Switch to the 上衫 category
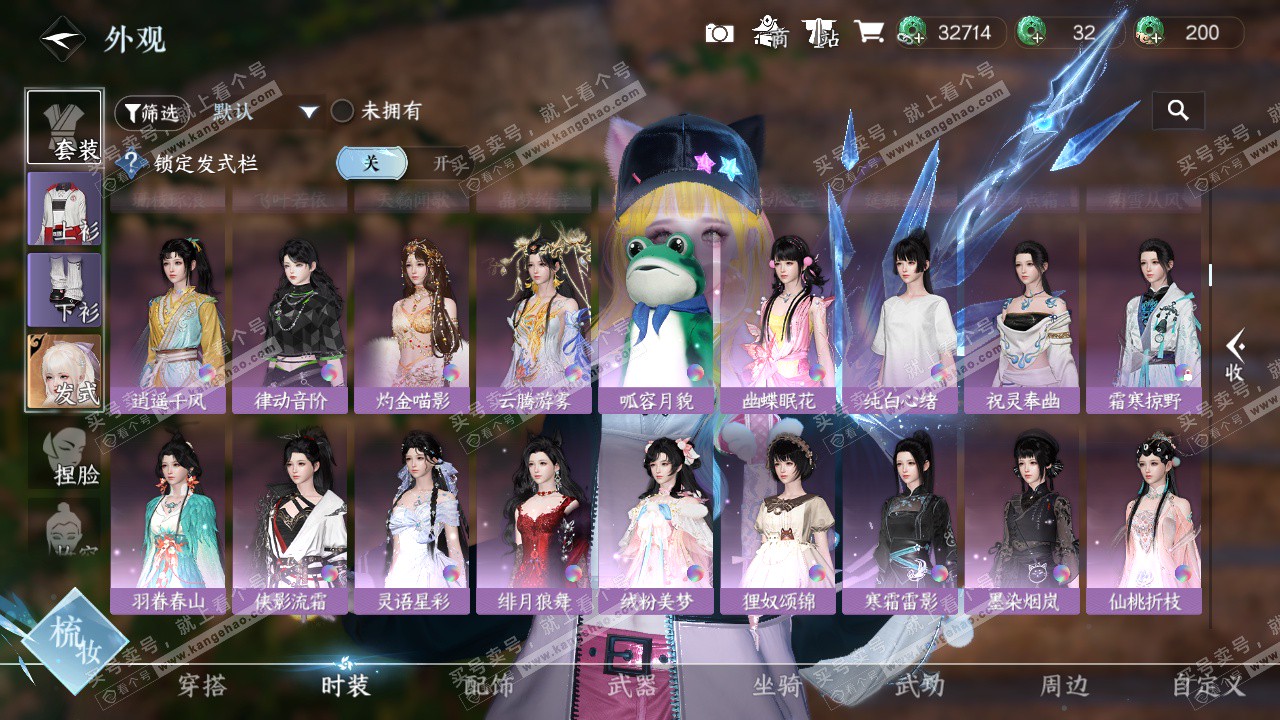Screen dimensions: 1280x720 pyautogui.click(x=64, y=209)
